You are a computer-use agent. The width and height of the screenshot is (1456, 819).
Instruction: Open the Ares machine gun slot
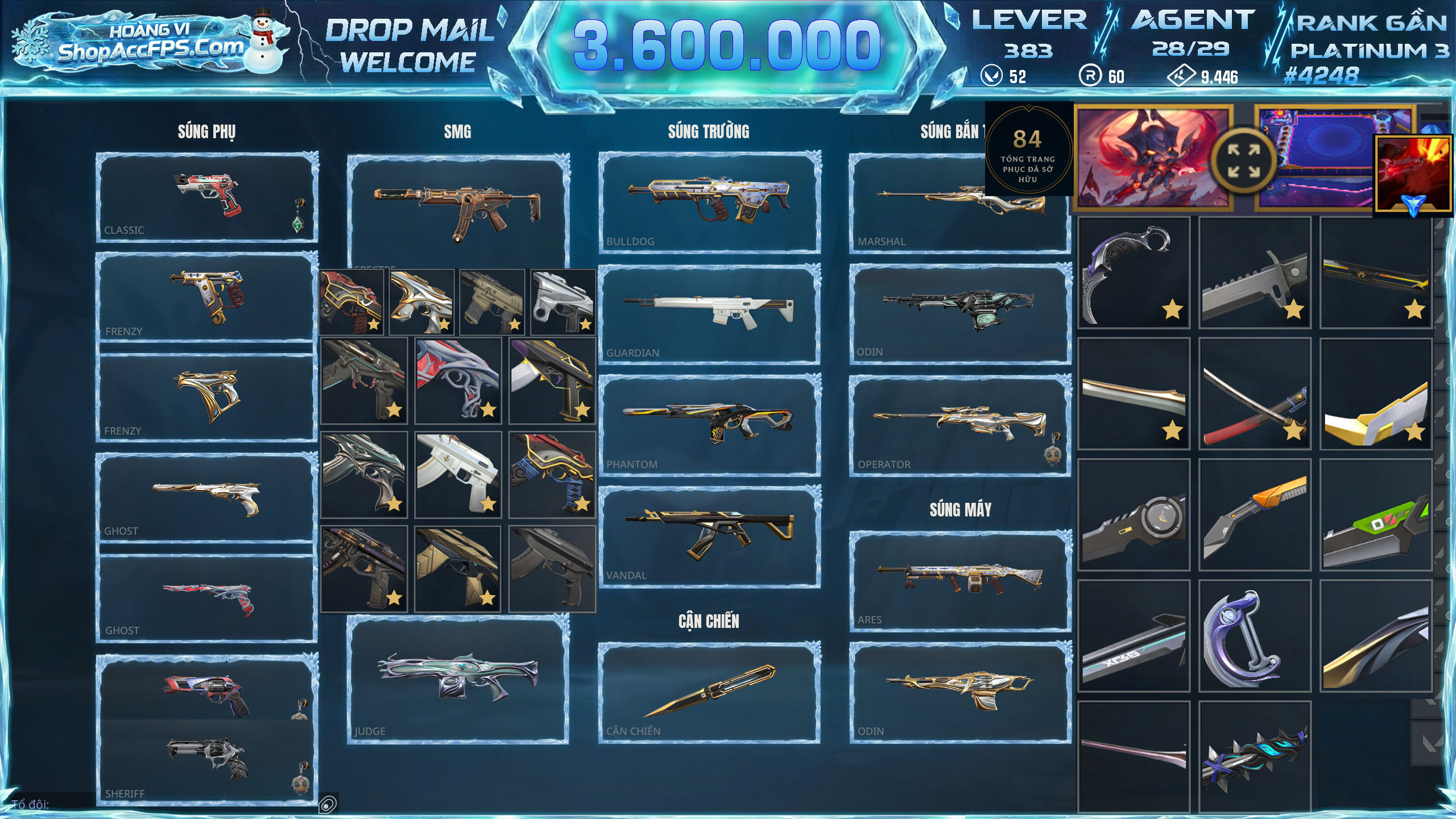[x=959, y=580]
